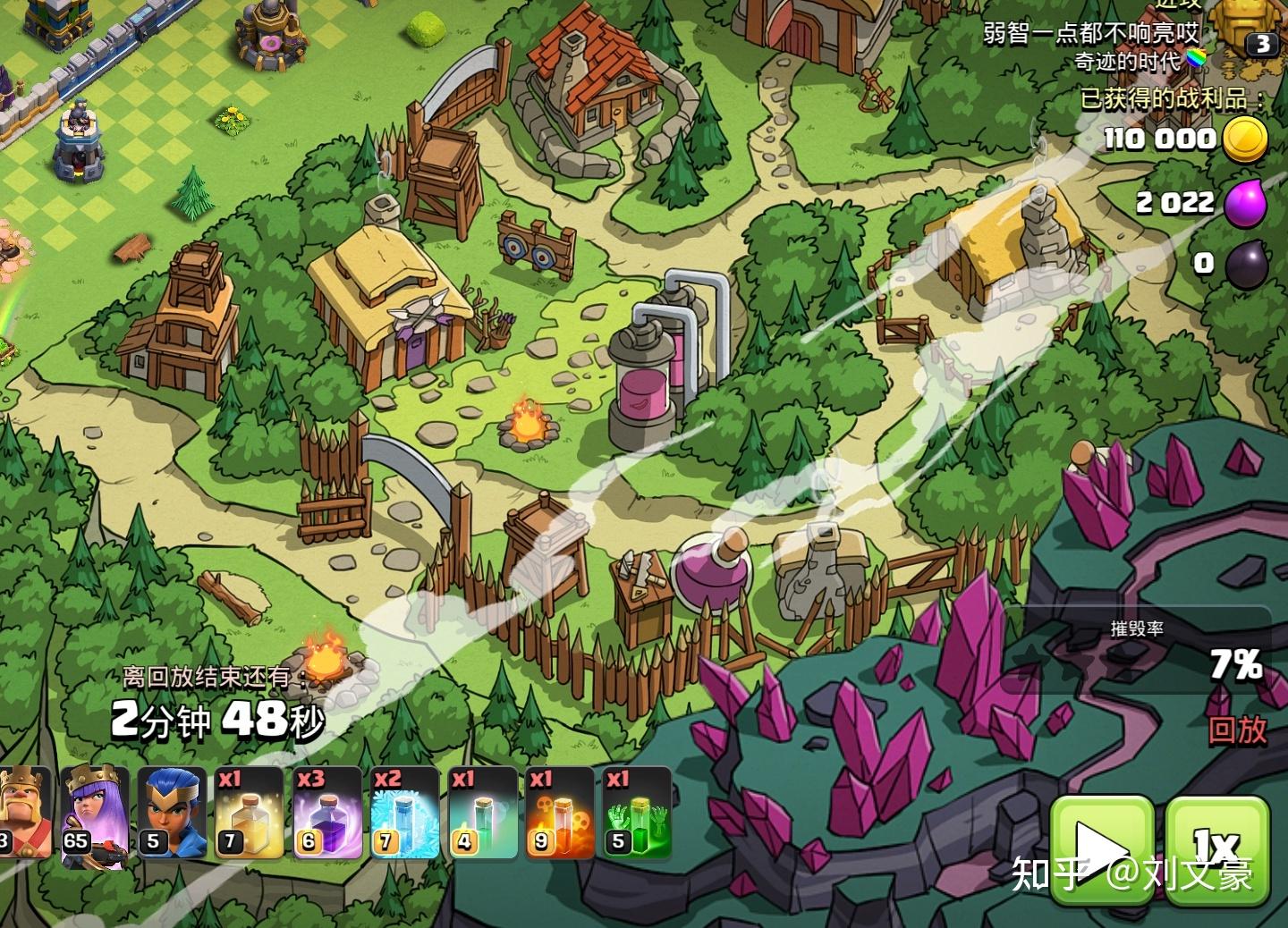Choose the blue-haired Royal Champion slot

172,812
